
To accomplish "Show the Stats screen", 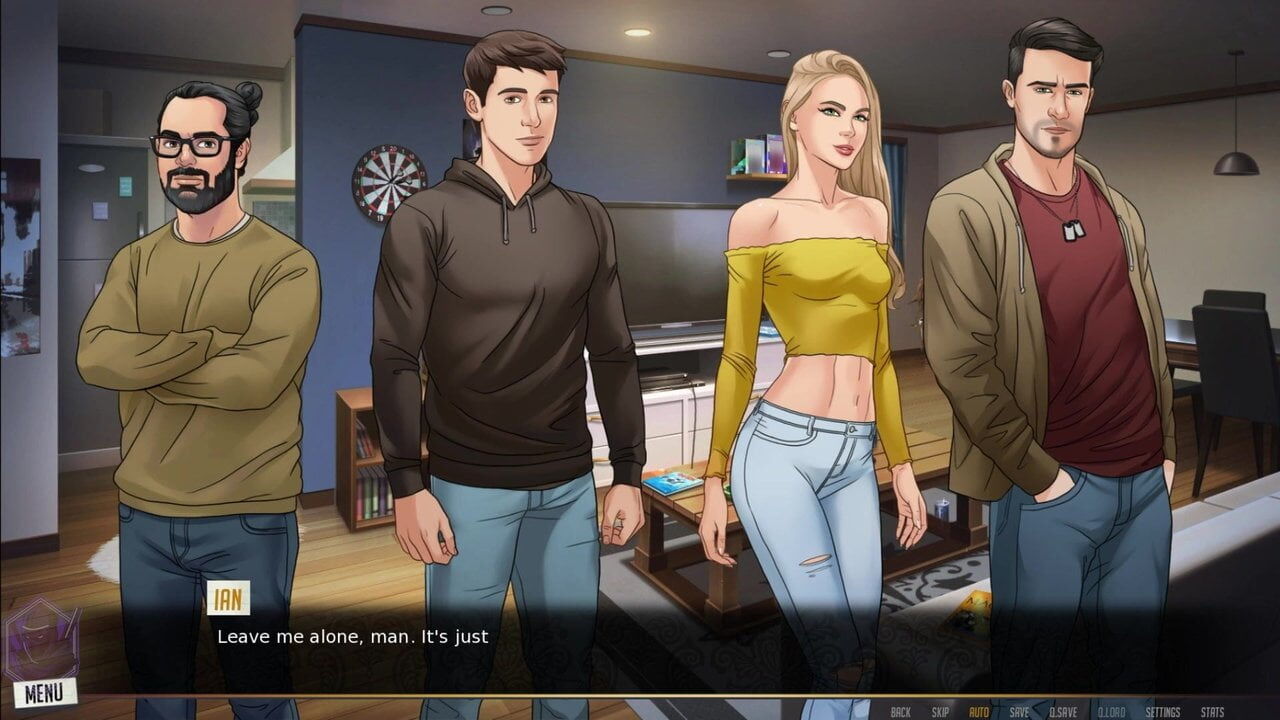I will pos(1212,712).
